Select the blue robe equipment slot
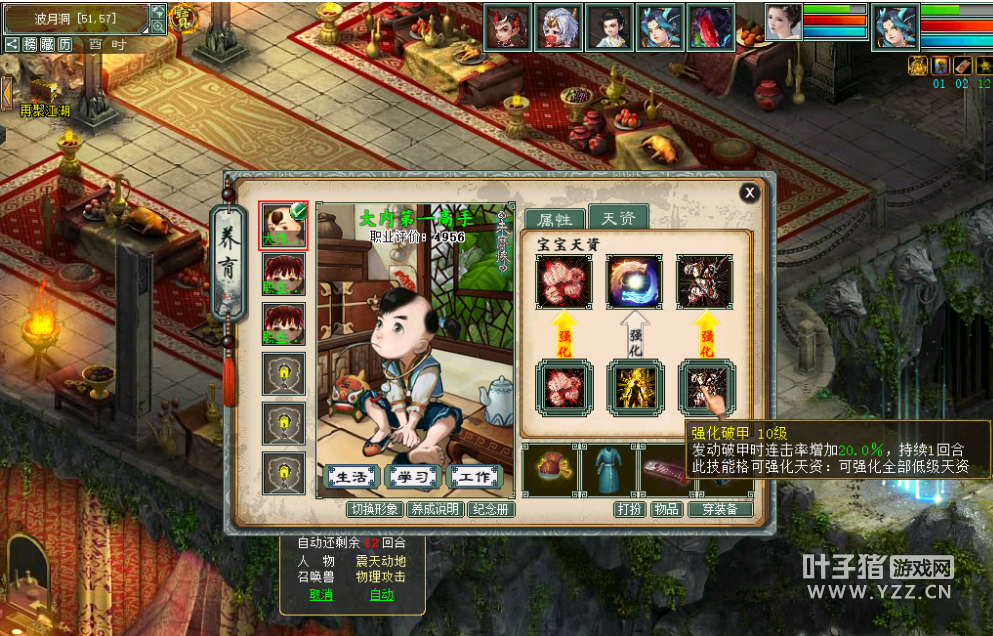 609,470
